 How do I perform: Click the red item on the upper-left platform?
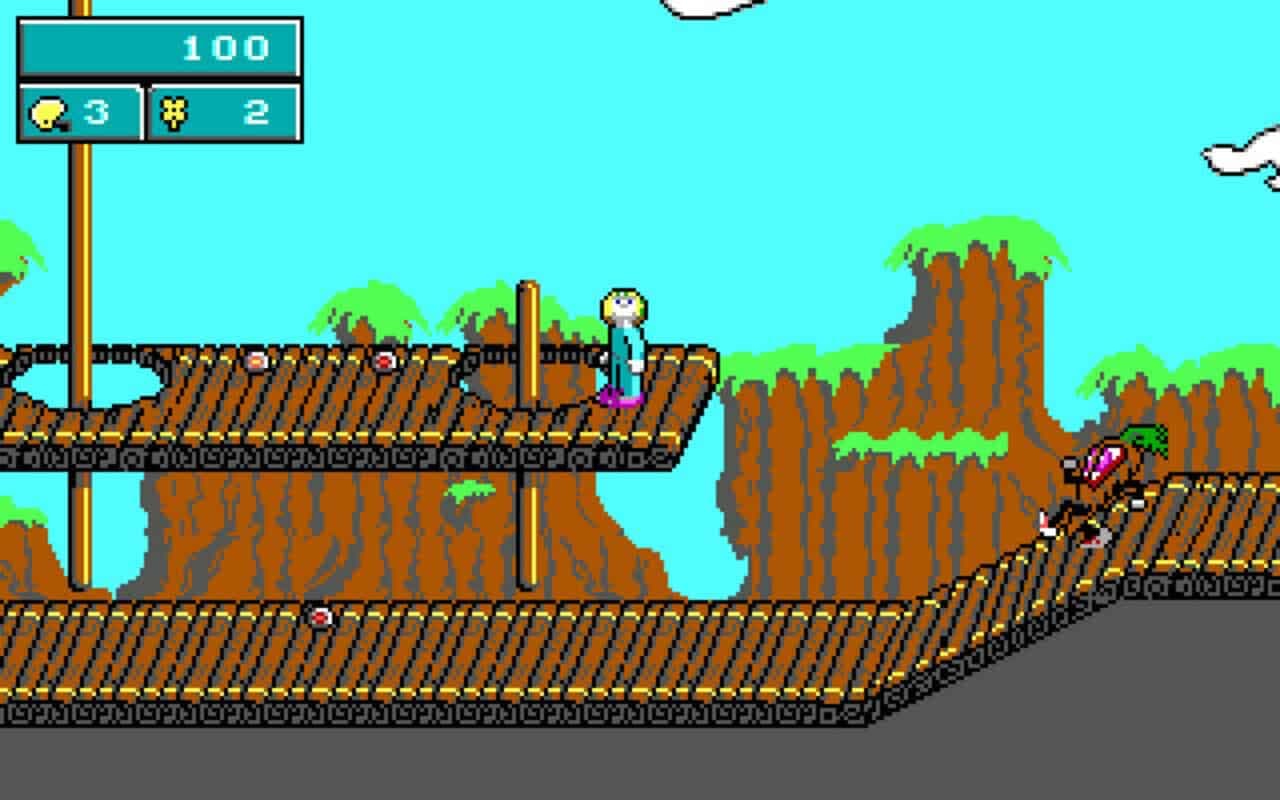pyautogui.click(x=258, y=362)
